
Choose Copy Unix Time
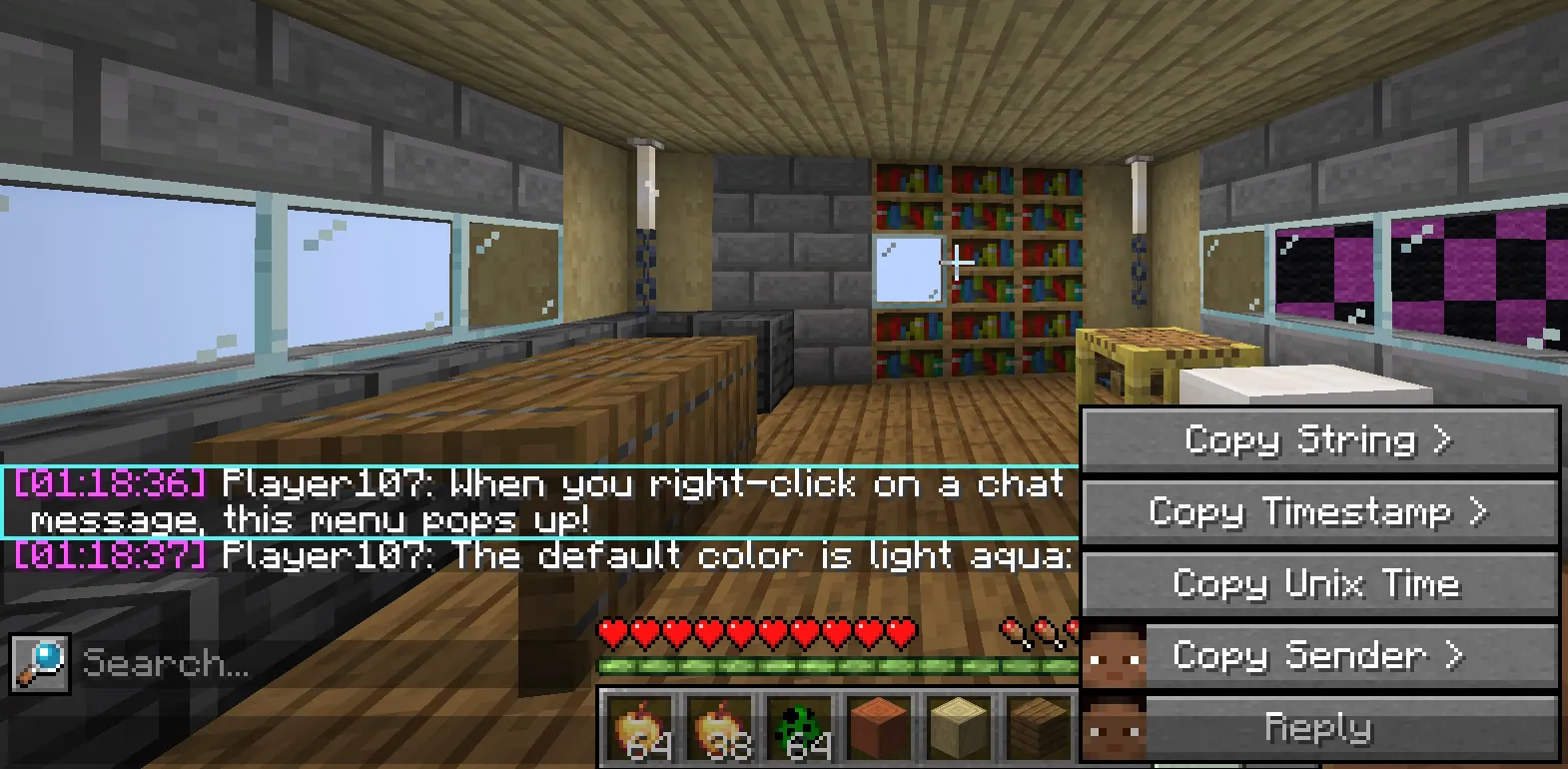pos(1319,584)
